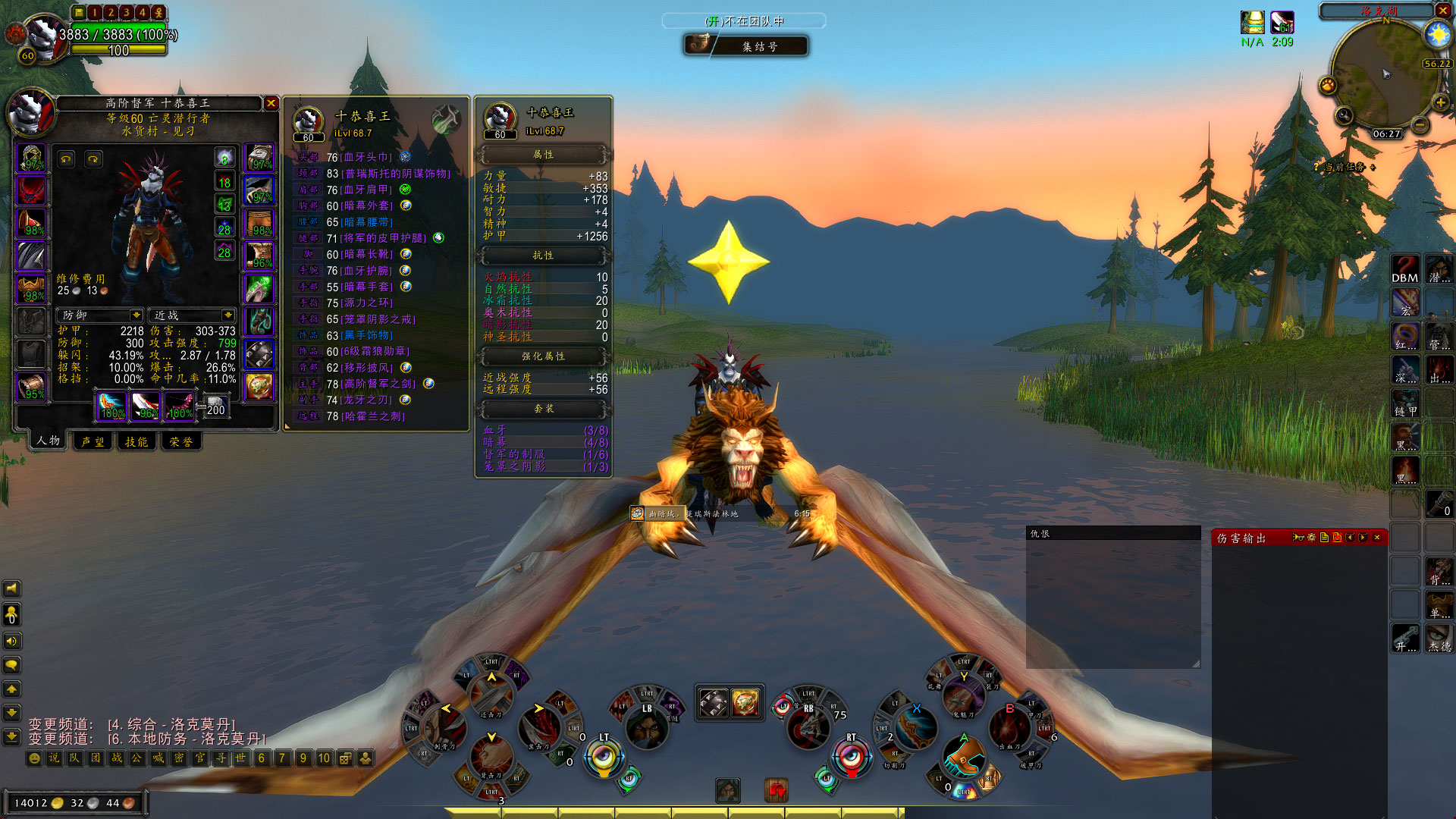Open the 防御 stats dropdown

pos(136,315)
